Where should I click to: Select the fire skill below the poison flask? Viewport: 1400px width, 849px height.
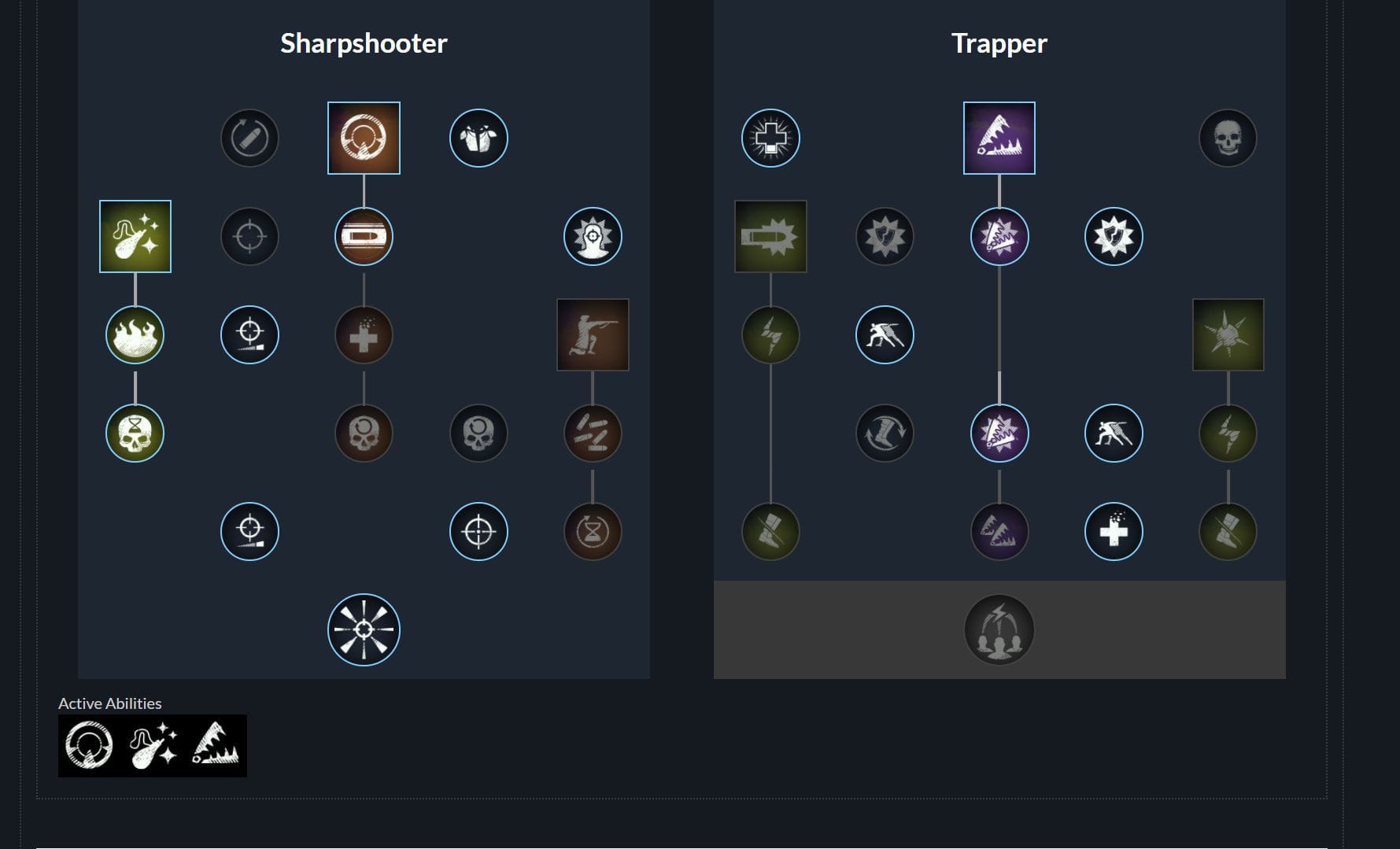tap(135, 334)
